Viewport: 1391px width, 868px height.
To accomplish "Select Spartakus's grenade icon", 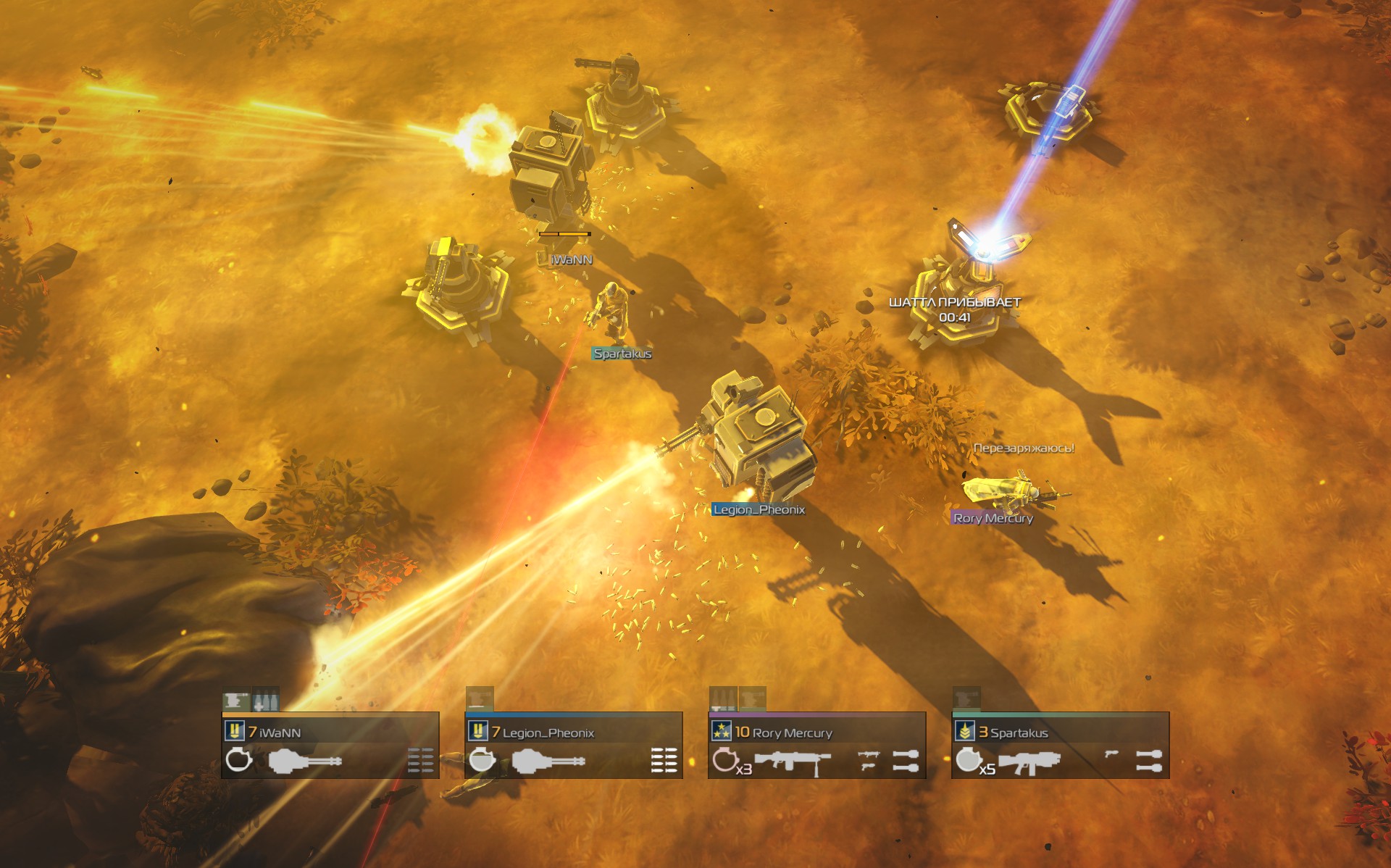I will pyautogui.click(x=966, y=760).
